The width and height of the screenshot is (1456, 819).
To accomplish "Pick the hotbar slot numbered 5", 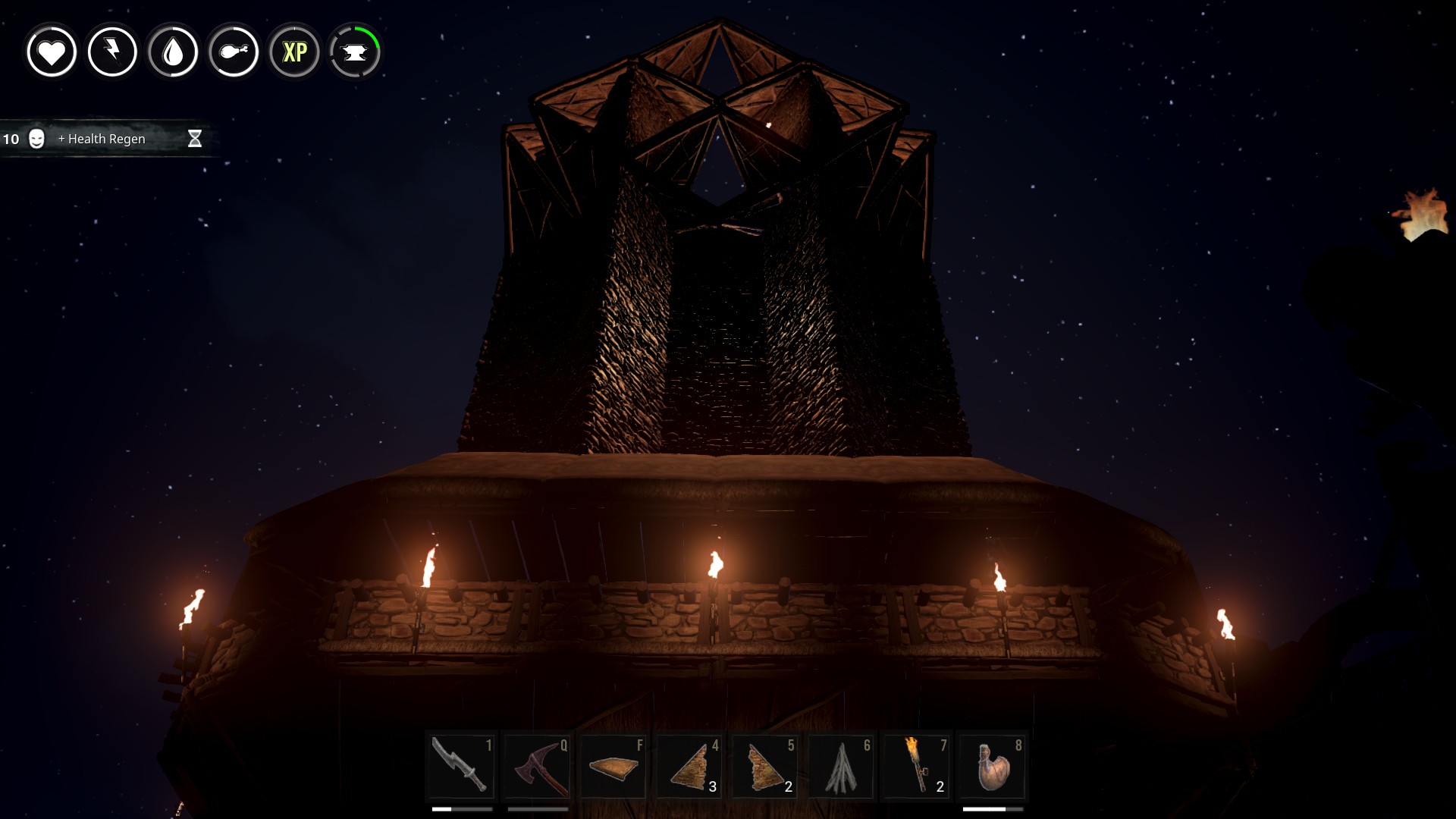I will pyautogui.click(x=766, y=766).
